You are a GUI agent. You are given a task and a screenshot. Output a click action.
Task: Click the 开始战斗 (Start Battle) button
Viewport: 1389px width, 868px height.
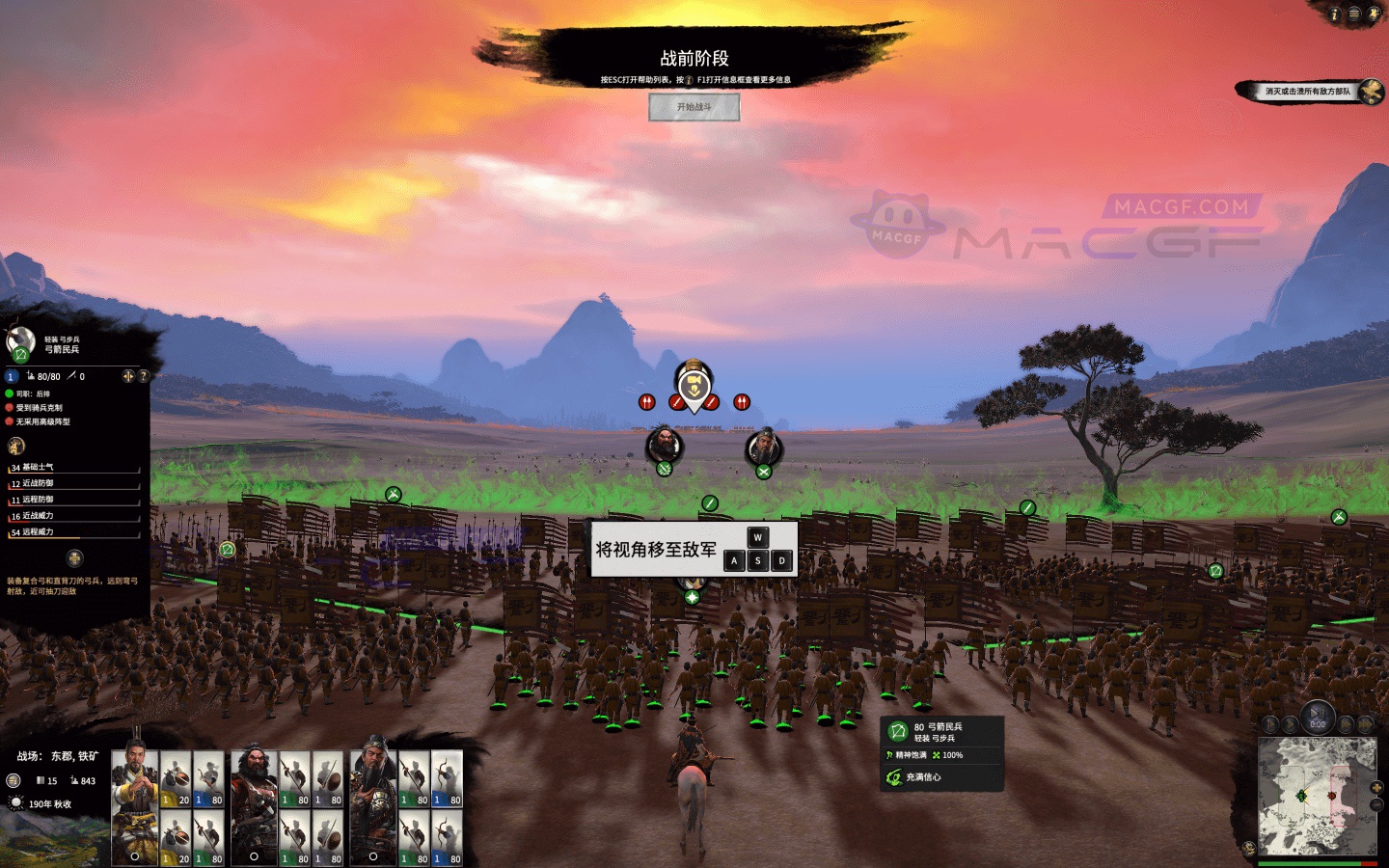tap(696, 107)
